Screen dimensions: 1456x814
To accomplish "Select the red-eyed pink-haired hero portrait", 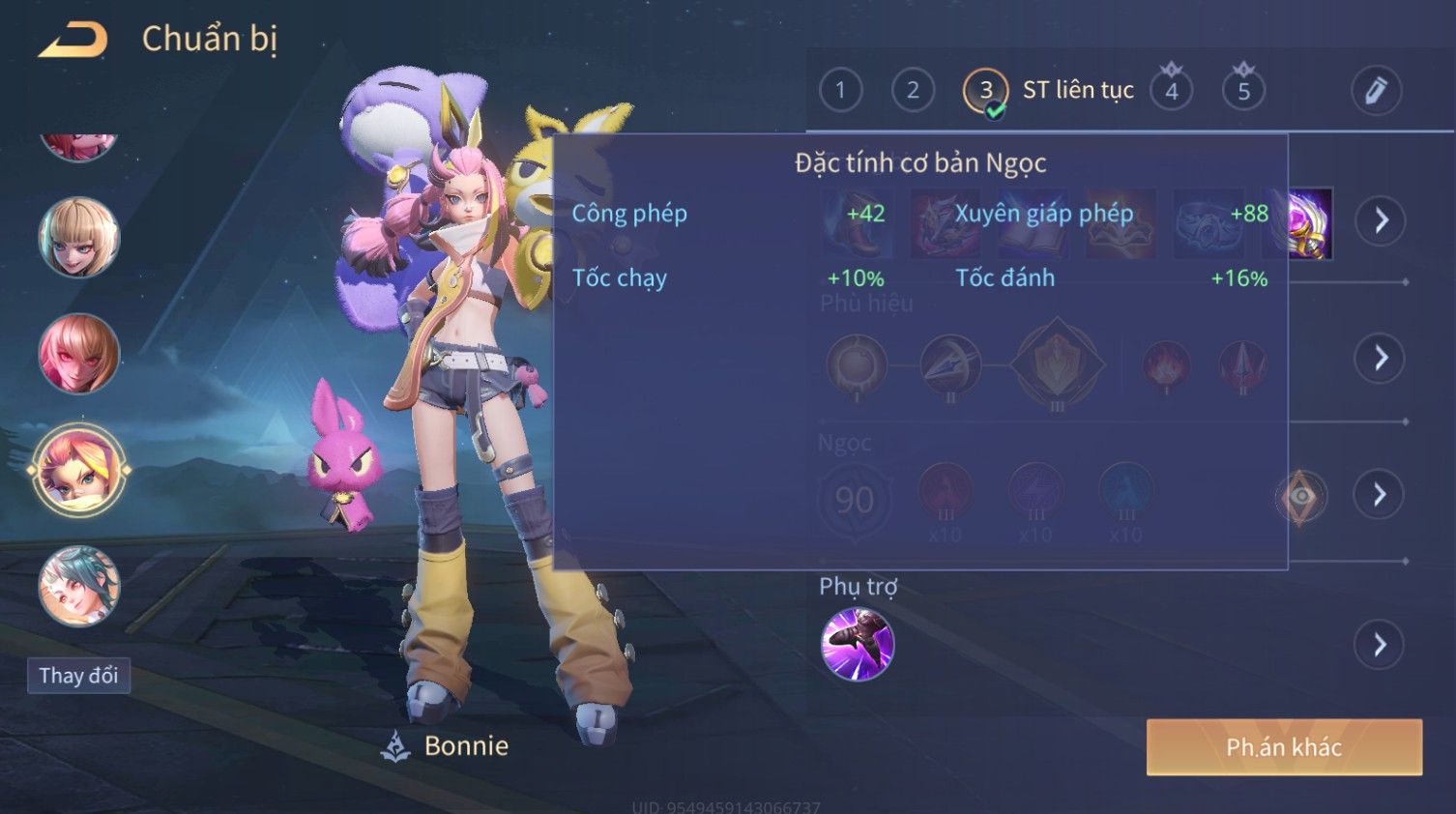I will pos(78,353).
